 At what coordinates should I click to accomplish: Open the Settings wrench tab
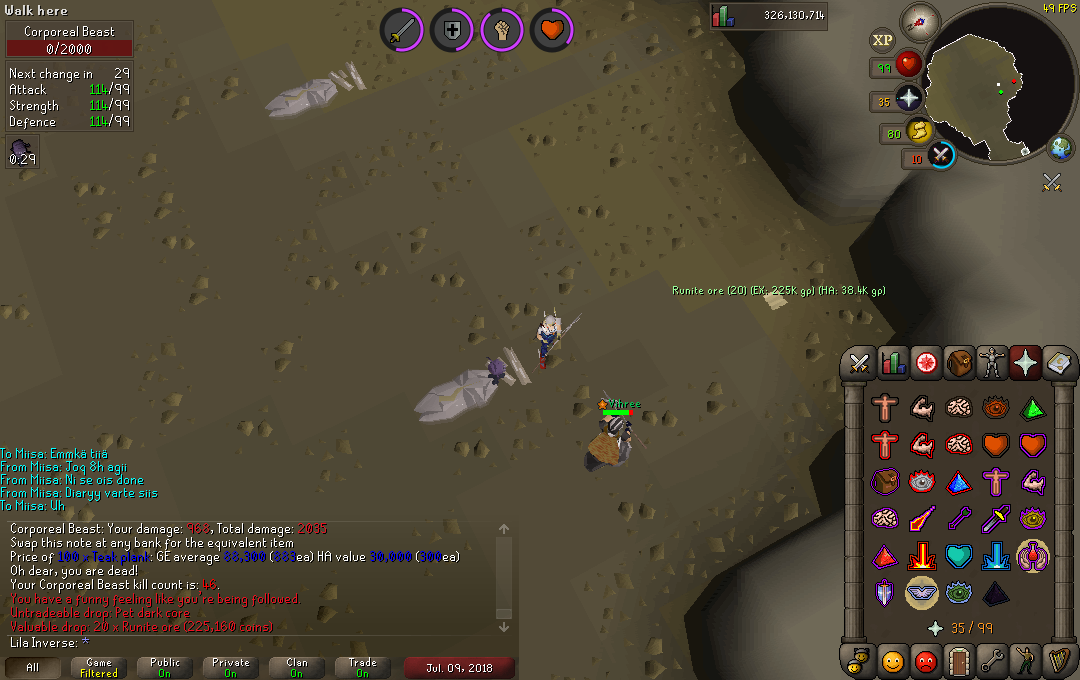[x=991, y=661]
